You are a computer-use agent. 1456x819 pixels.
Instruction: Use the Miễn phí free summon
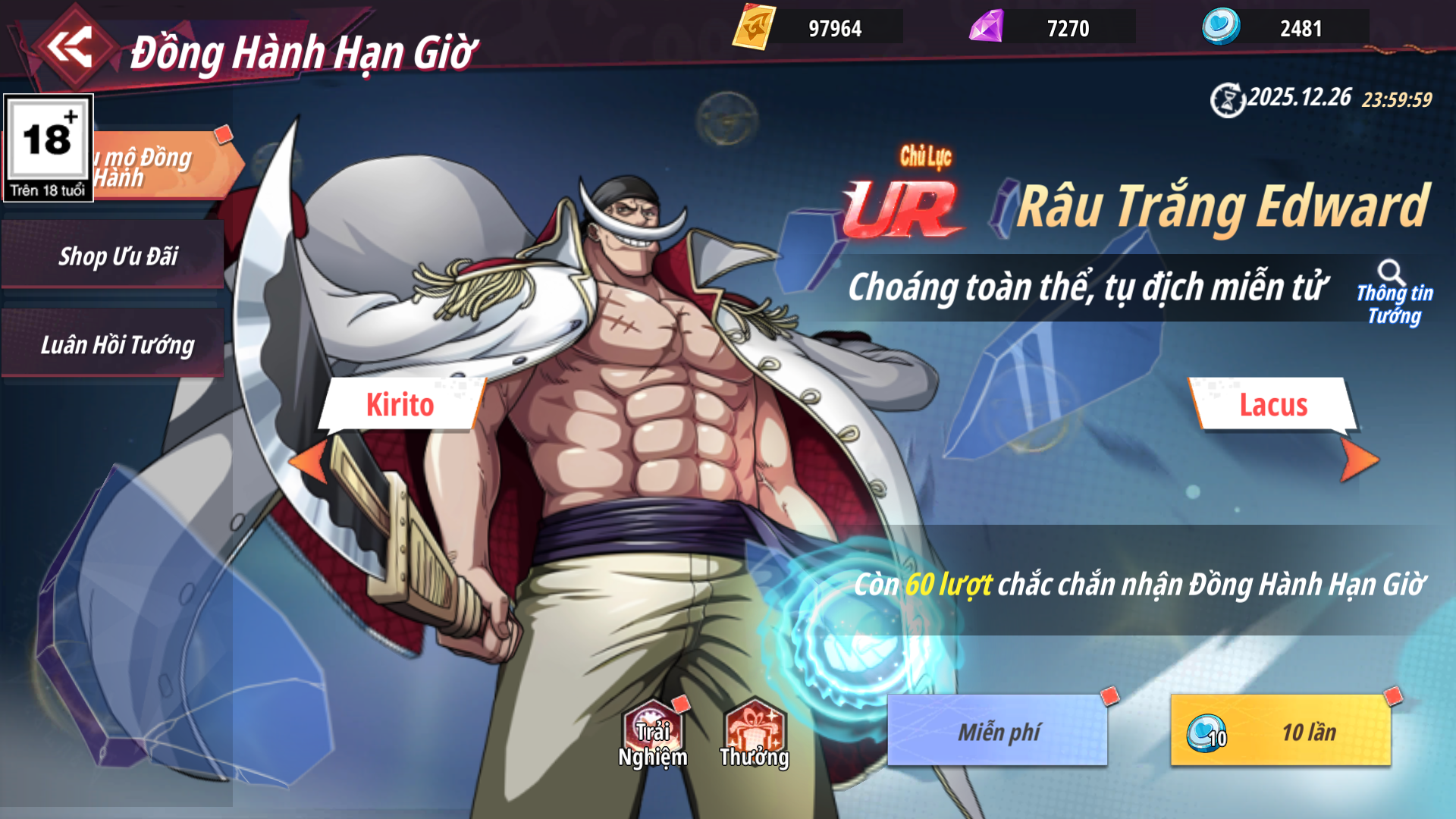pos(997,730)
